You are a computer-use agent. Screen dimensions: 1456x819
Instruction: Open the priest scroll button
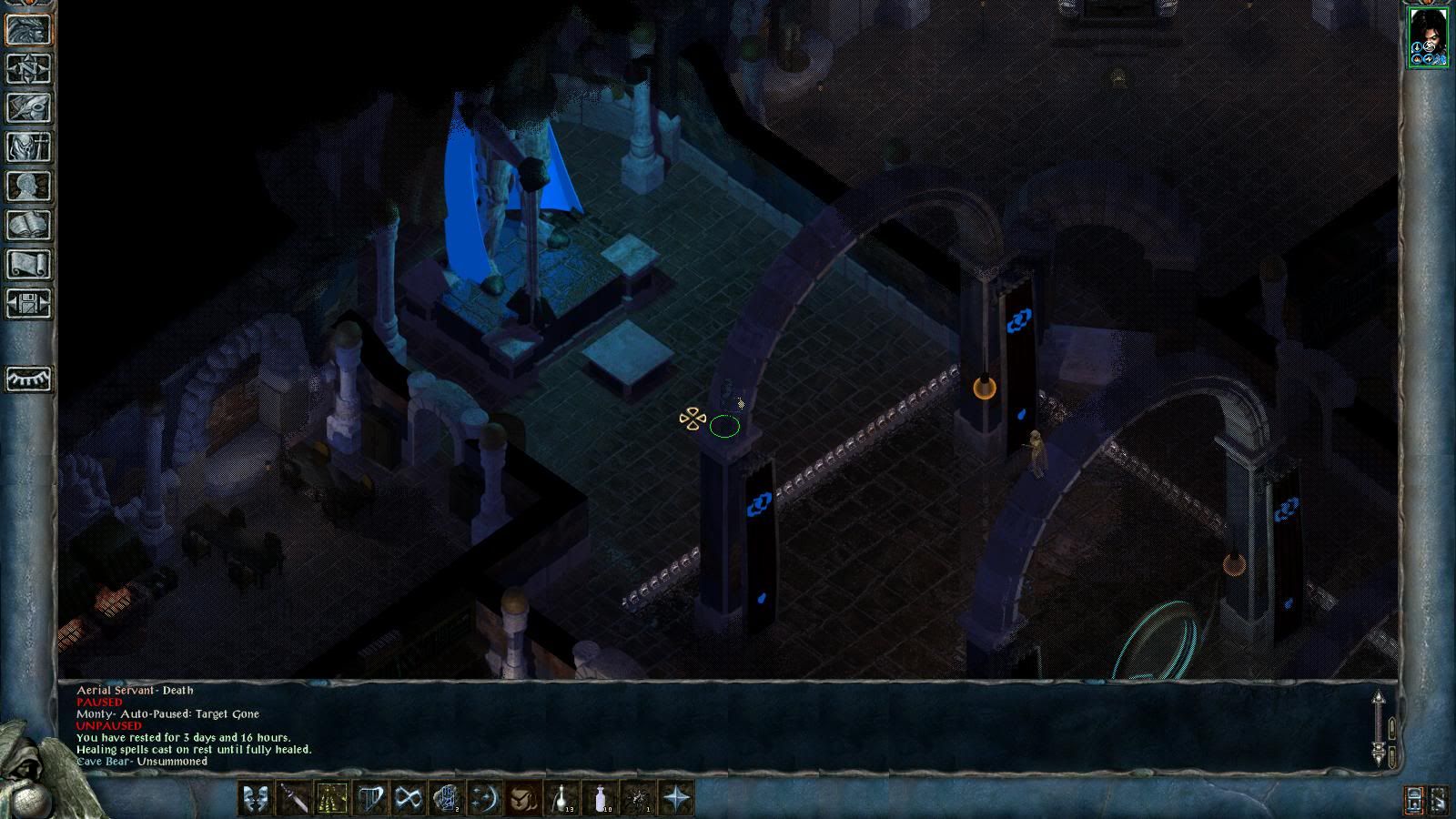pos(28,264)
